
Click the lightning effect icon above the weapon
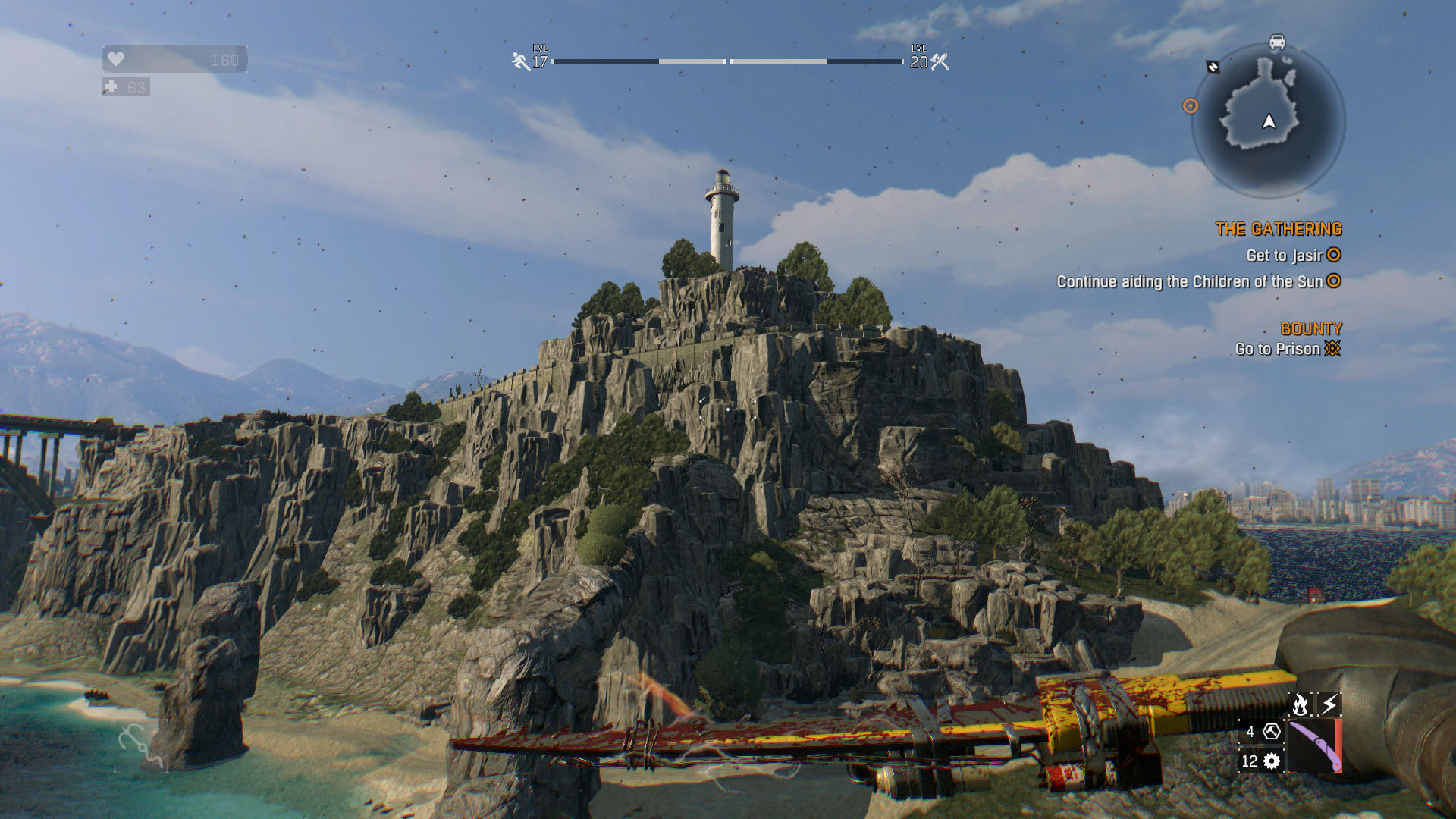pyautogui.click(x=1329, y=704)
